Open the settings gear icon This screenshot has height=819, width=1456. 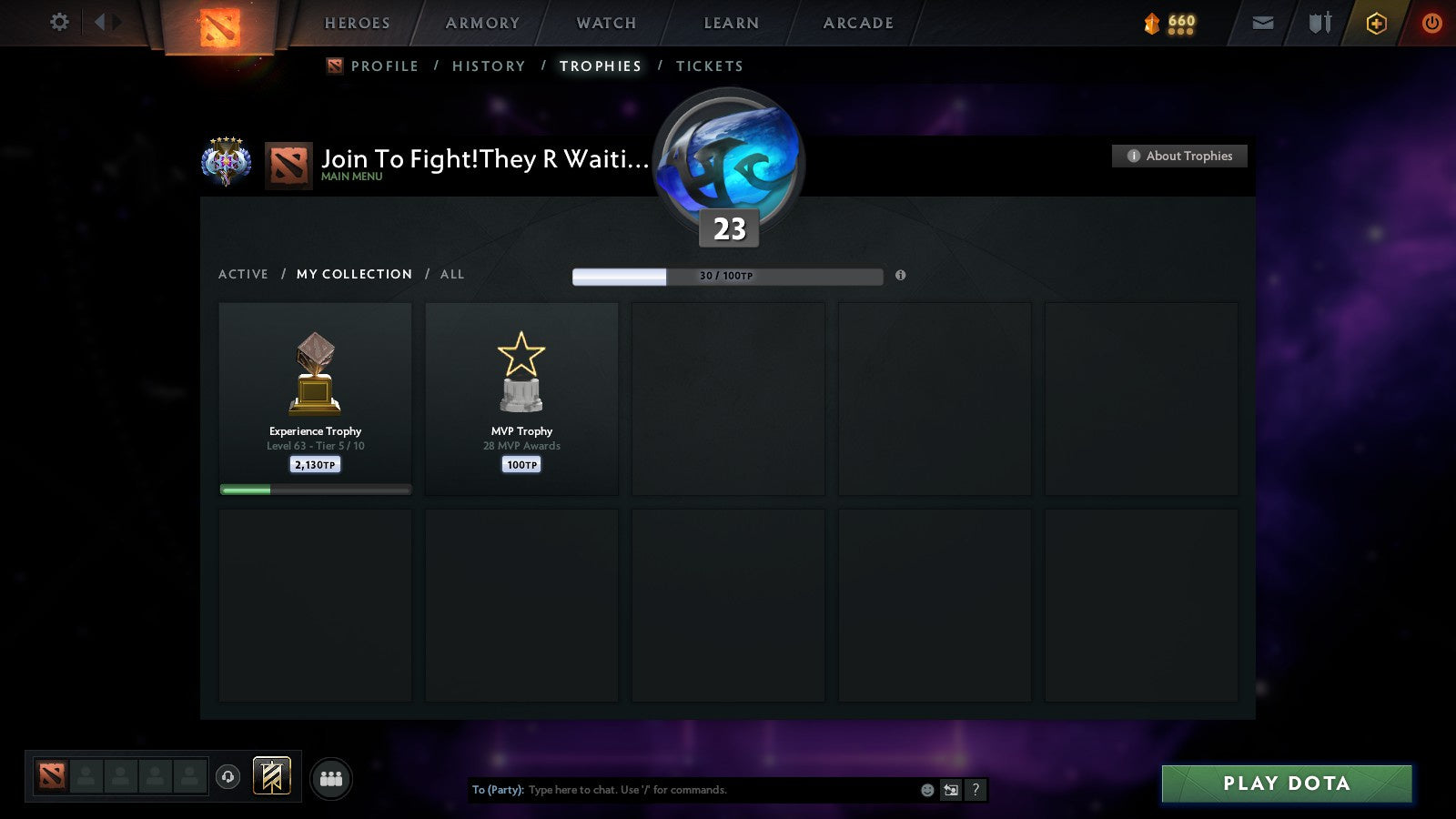click(58, 23)
